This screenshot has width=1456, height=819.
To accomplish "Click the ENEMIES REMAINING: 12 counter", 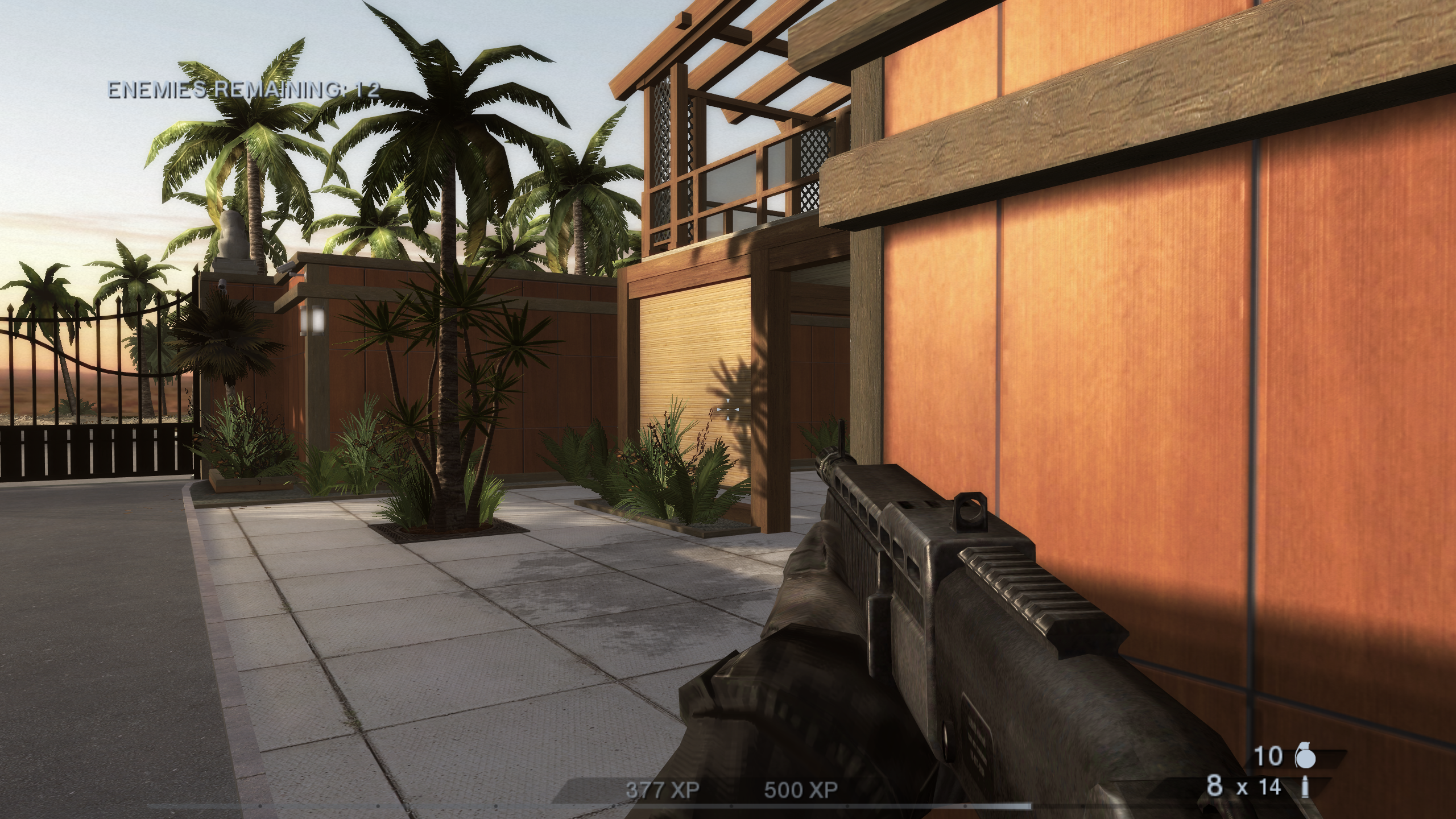I will [245, 88].
